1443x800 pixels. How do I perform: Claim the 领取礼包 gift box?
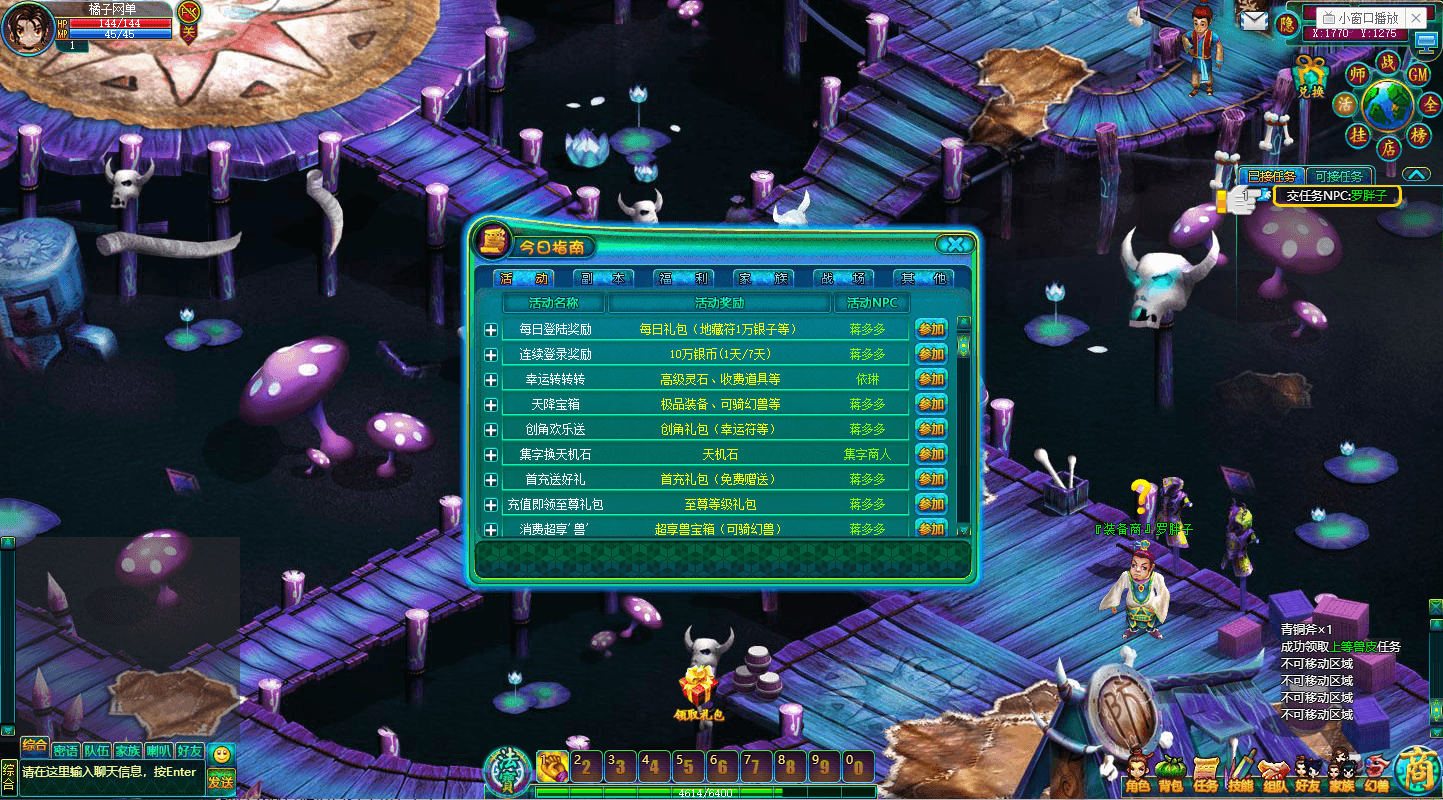pos(698,689)
